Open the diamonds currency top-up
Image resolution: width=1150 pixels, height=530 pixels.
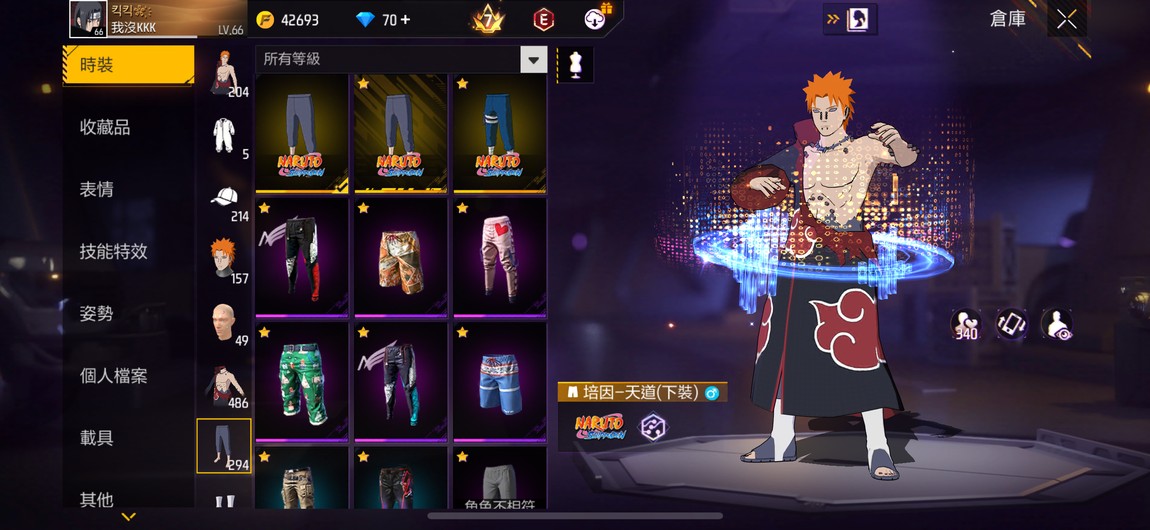384,20
